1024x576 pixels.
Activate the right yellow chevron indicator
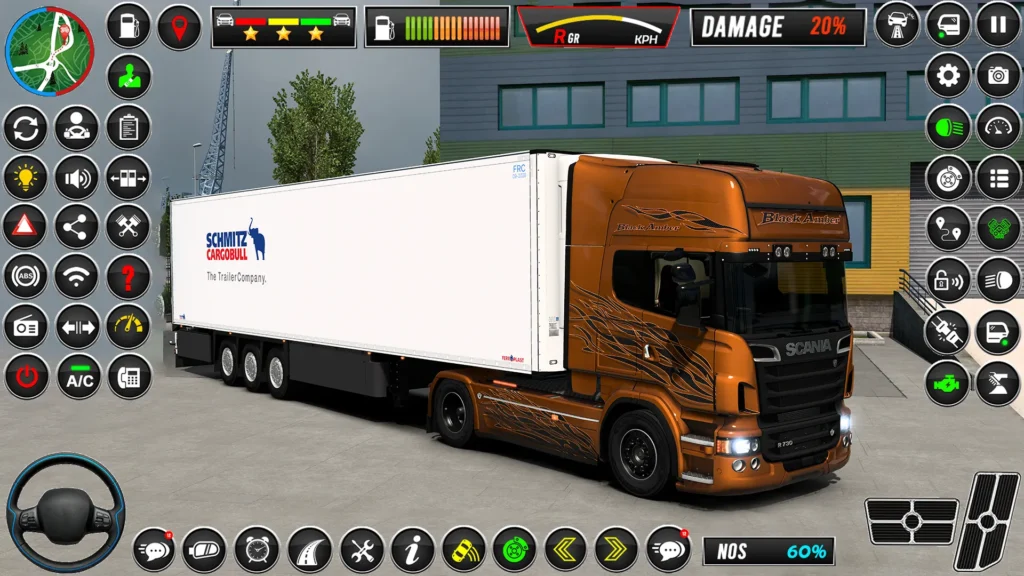616,549
